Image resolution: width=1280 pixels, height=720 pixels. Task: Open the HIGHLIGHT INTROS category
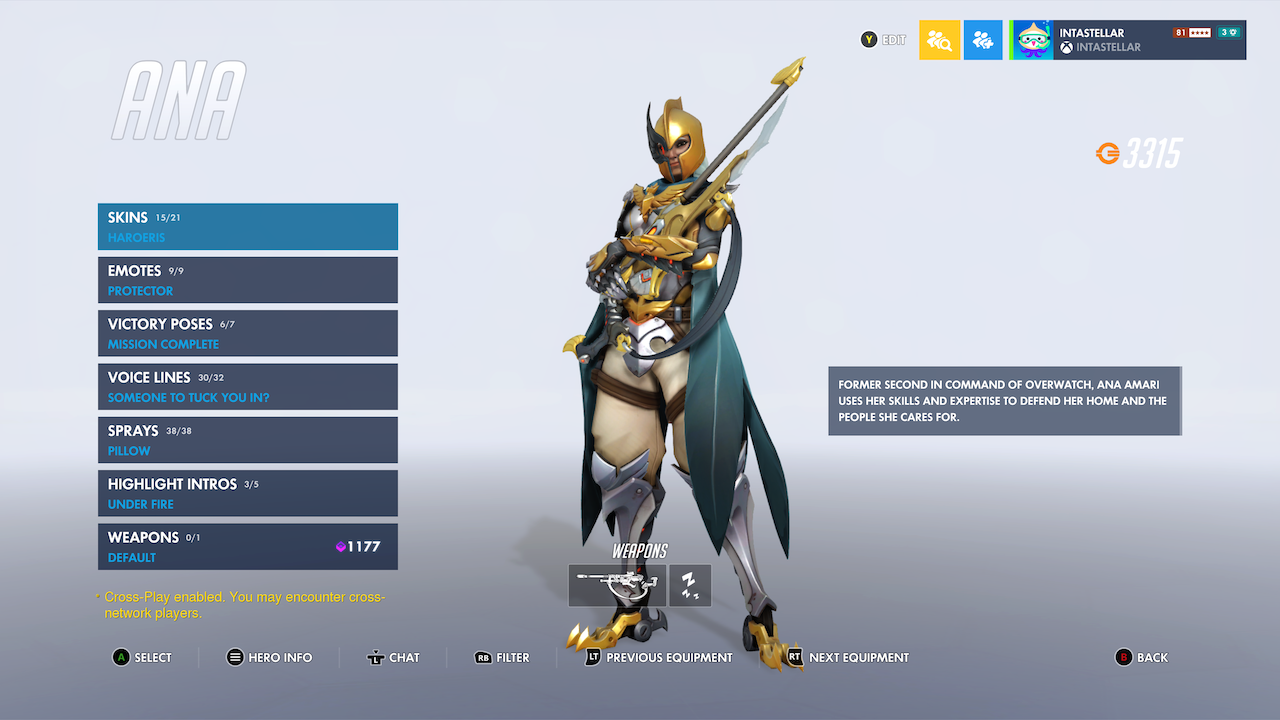[248, 493]
